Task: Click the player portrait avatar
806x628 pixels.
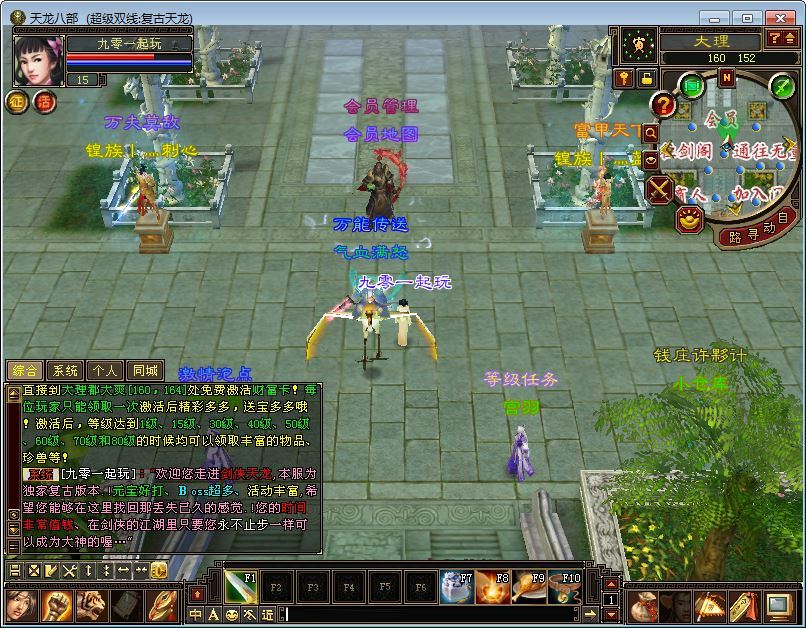Action: (37, 60)
